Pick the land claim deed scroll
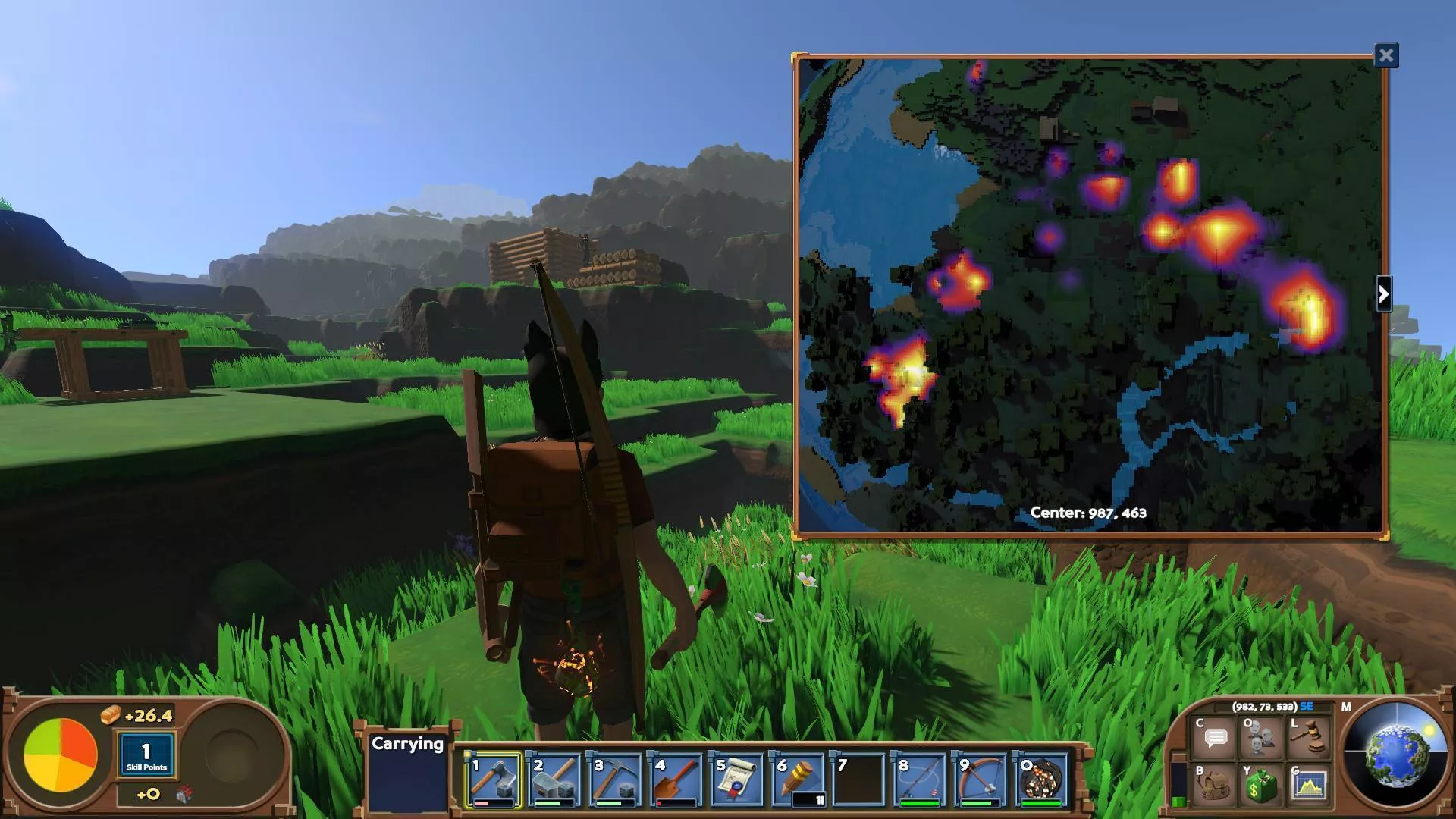1456x819 pixels. tap(736, 780)
